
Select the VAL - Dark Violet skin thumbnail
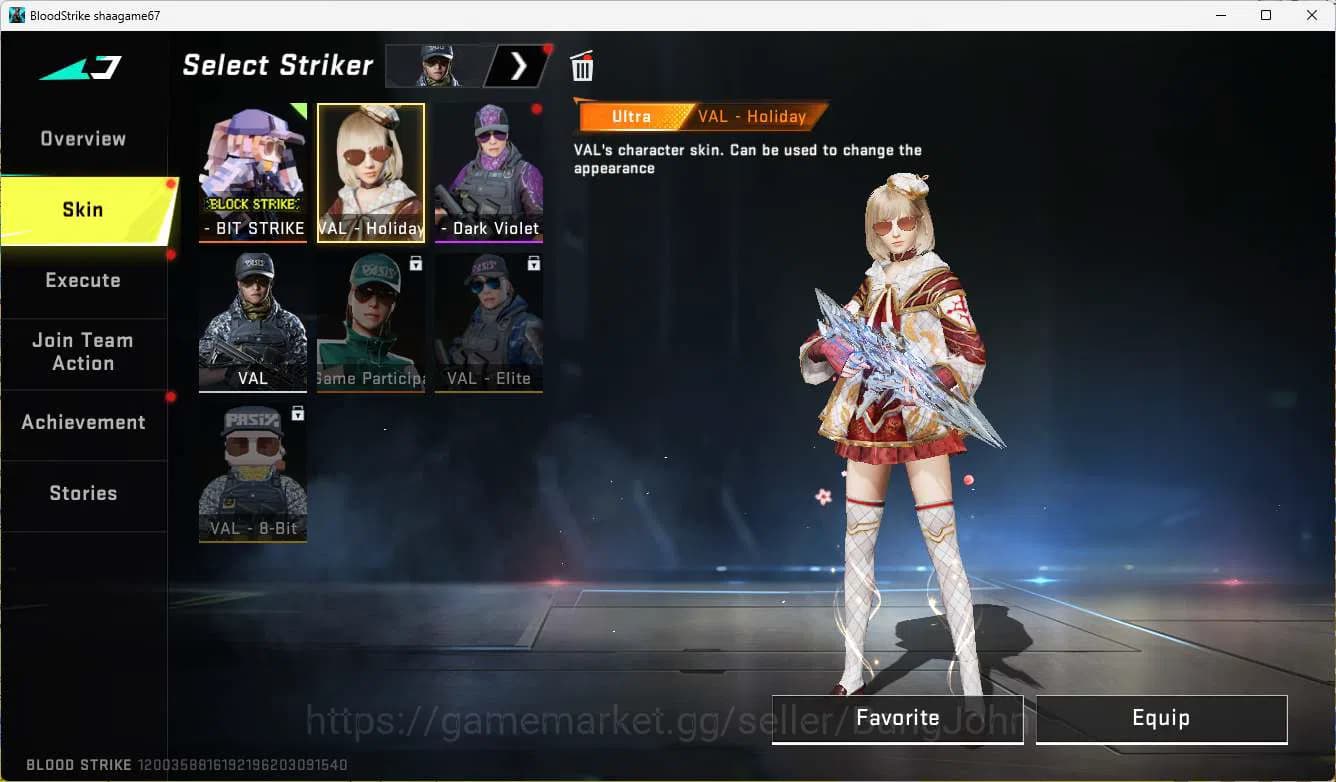click(x=489, y=172)
